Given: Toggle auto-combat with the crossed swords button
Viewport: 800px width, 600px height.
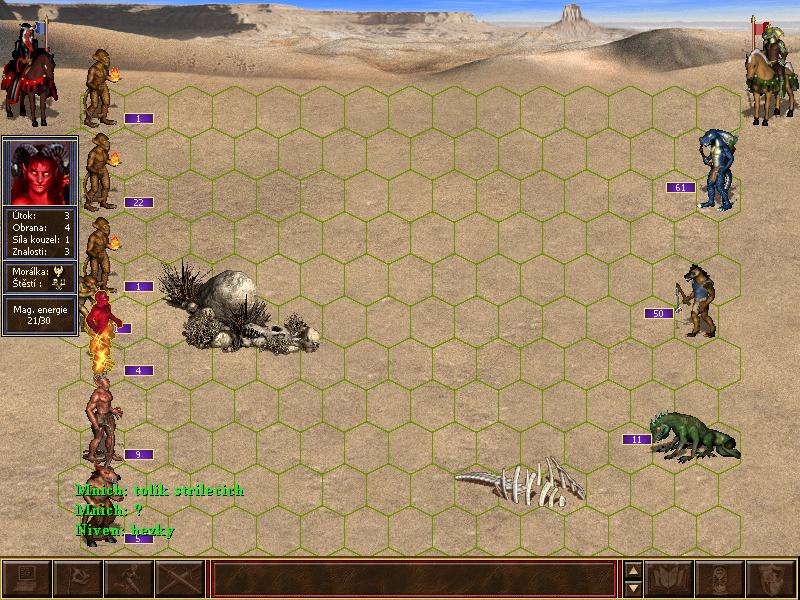Looking at the screenshot, I should (x=180, y=579).
